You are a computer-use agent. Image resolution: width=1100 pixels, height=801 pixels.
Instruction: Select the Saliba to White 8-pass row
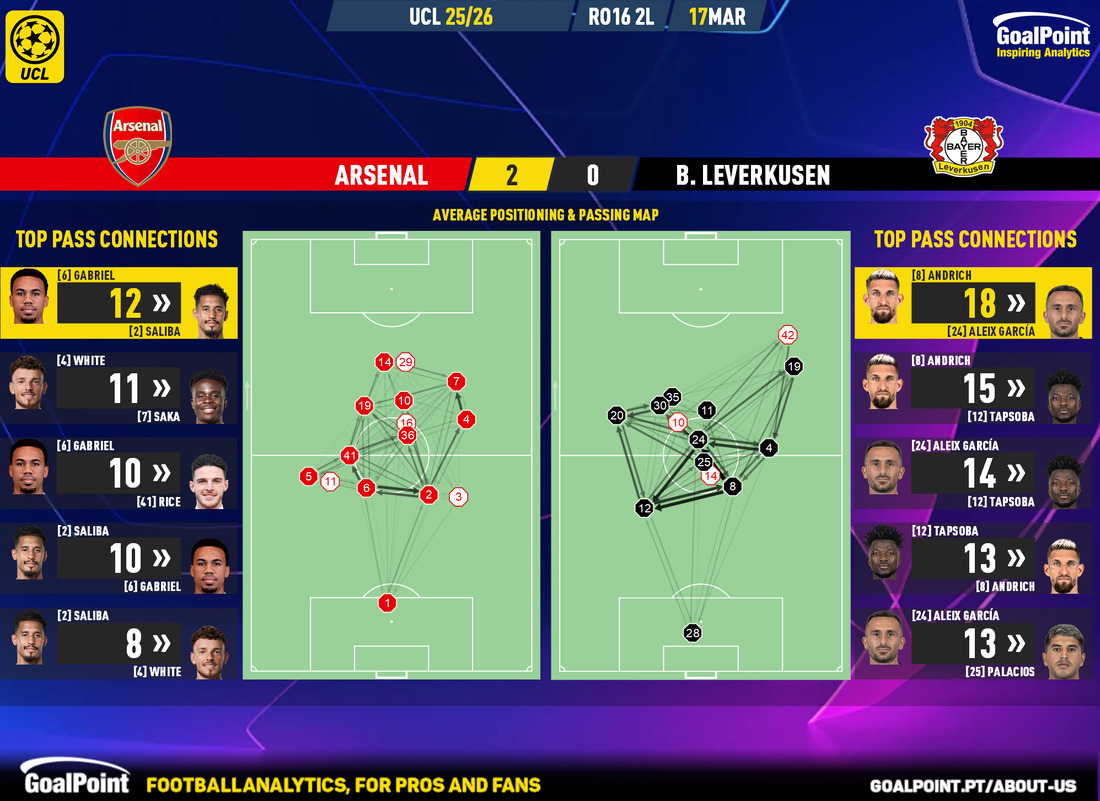tap(120, 642)
